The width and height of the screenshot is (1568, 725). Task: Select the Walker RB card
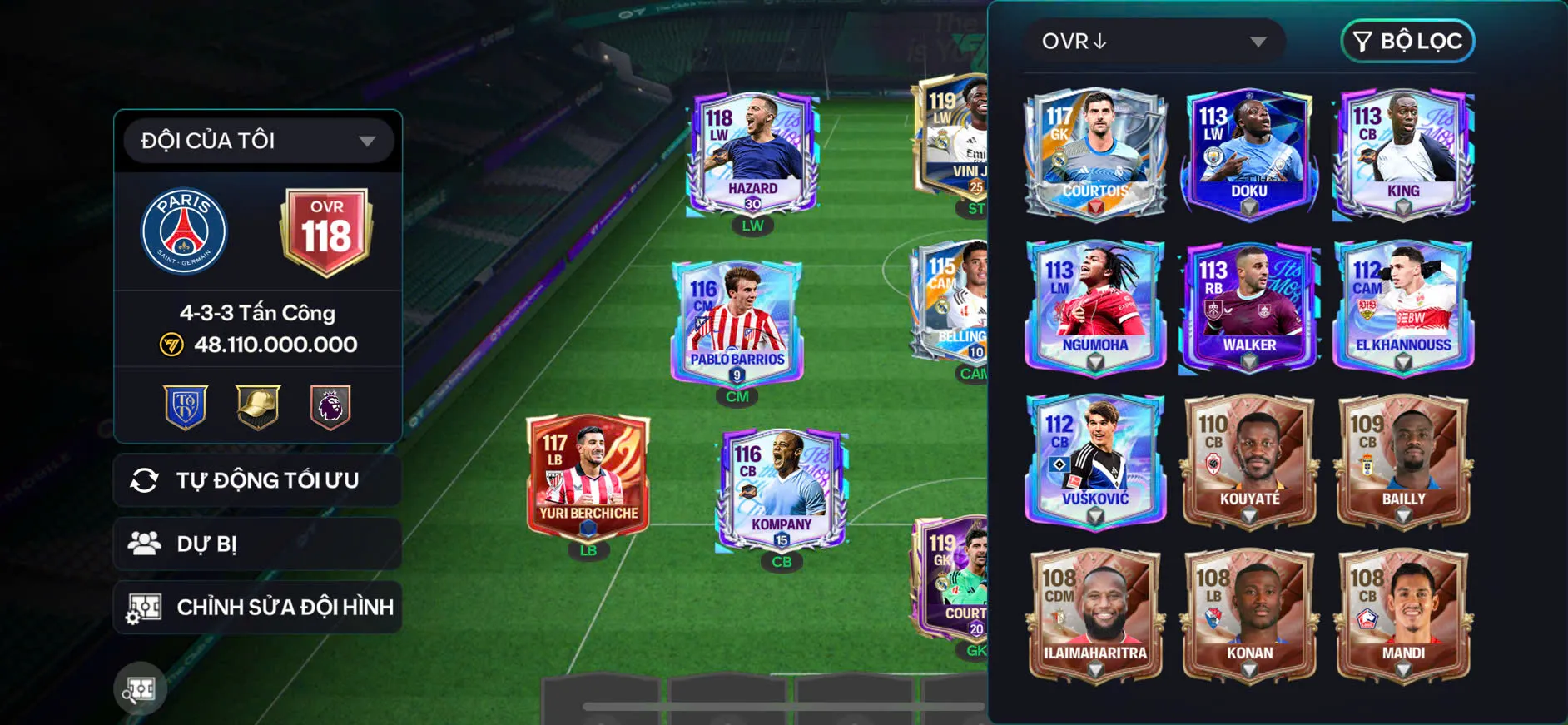1248,306
